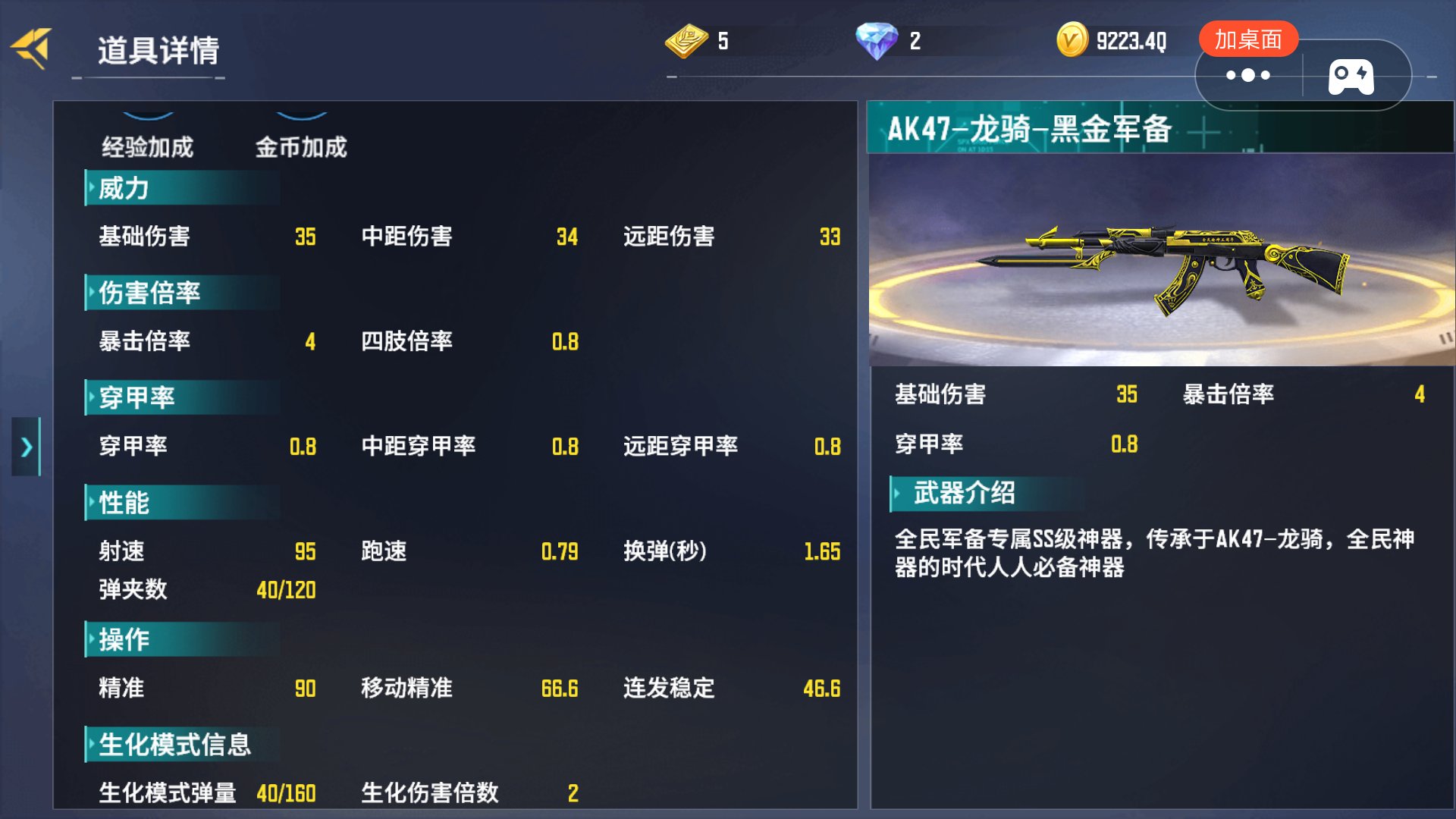This screenshot has width=1456, height=819.
Task: Expand the left side panel arrow
Action: tap(27, 447)
